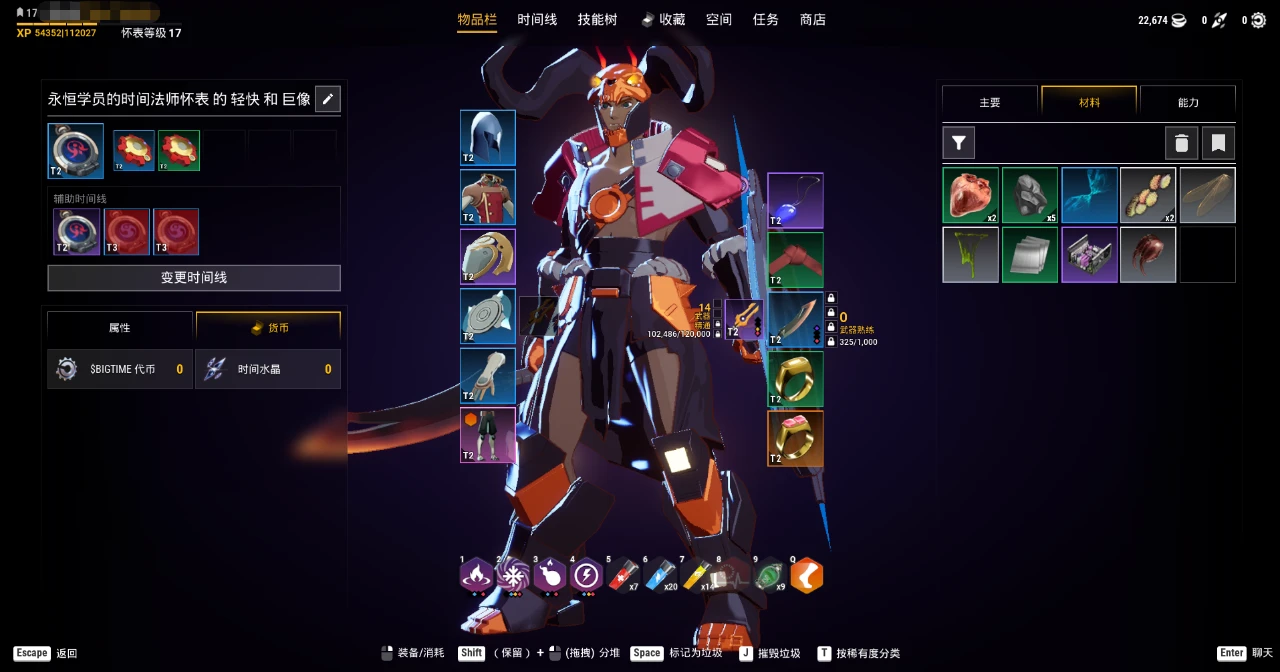Open the inventory filter funnel button
This screenshot has height=672, width=1280.
pyautogui.click(x=959, y=143)
